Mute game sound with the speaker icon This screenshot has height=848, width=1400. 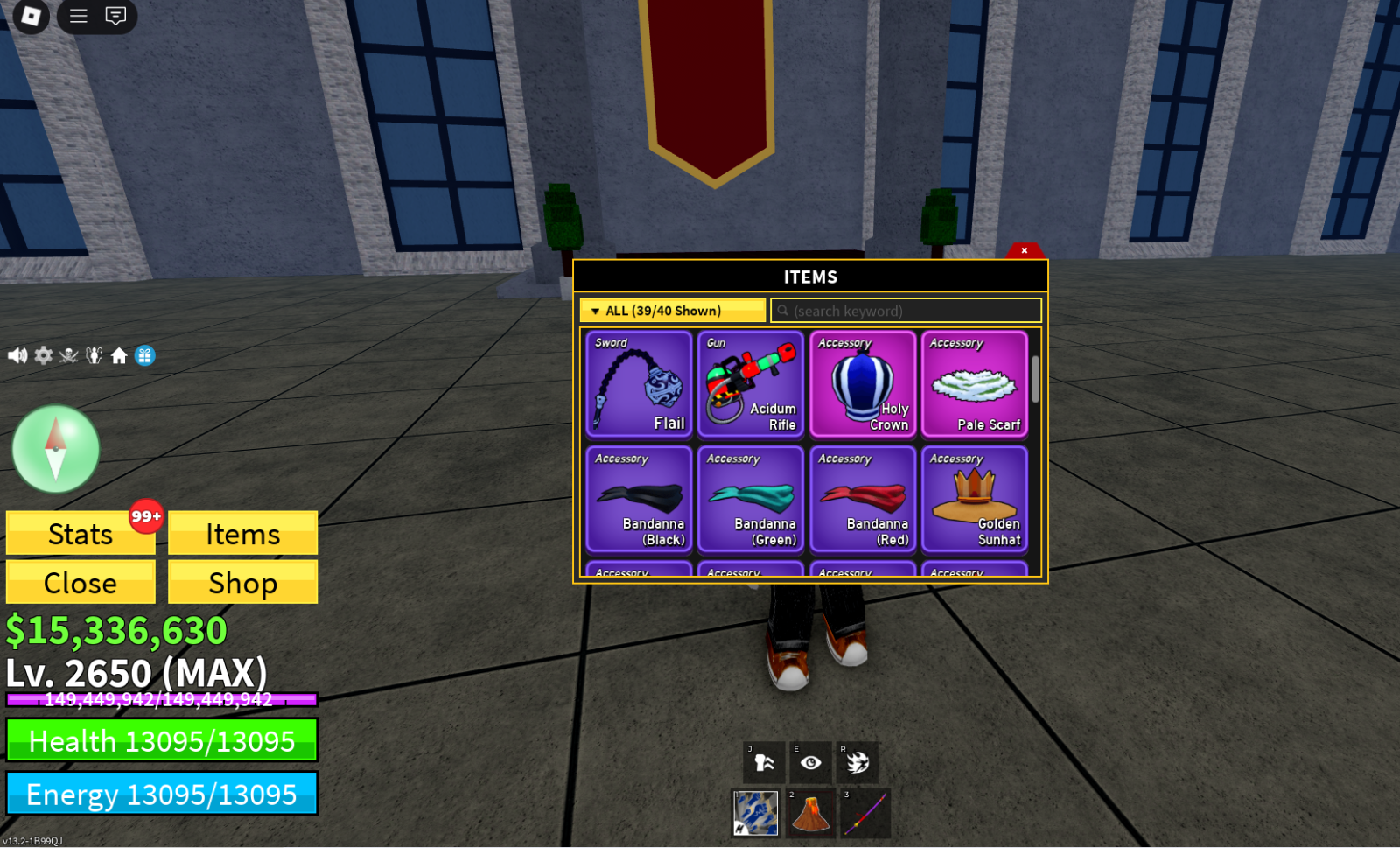[17, 354]
